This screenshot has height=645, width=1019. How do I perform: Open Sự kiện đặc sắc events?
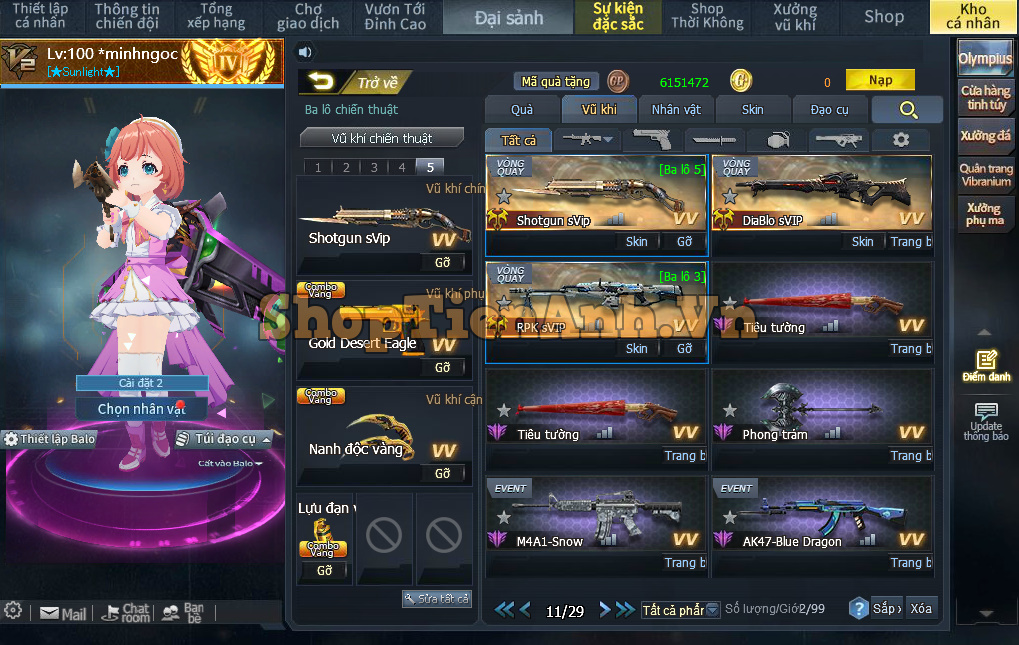click(x=618, y=17)
